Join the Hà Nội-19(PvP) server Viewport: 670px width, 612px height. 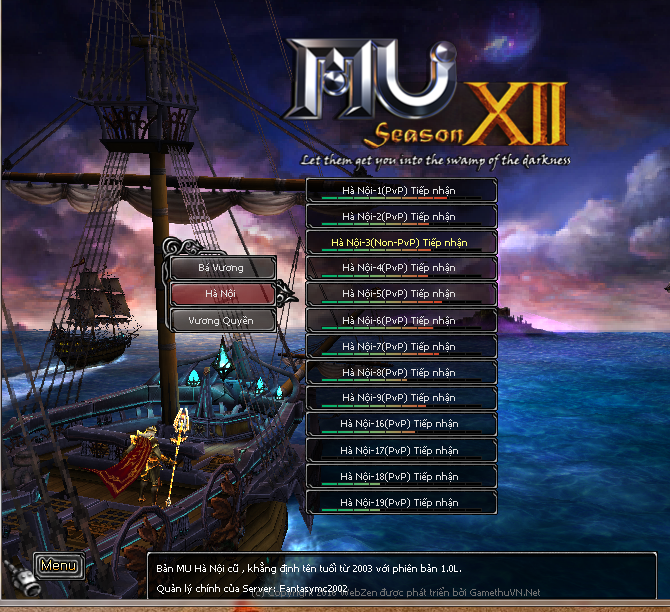tap(400, 502)
